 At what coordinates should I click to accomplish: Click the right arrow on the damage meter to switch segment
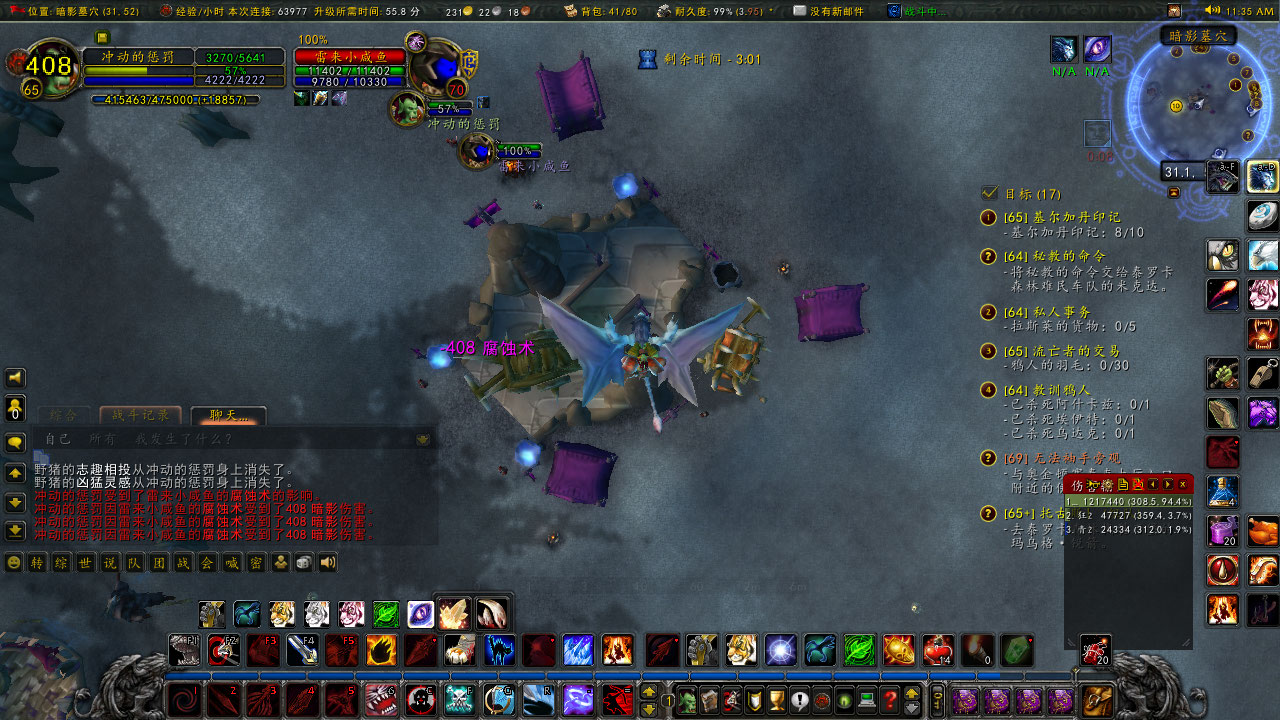pos(1168,484)
